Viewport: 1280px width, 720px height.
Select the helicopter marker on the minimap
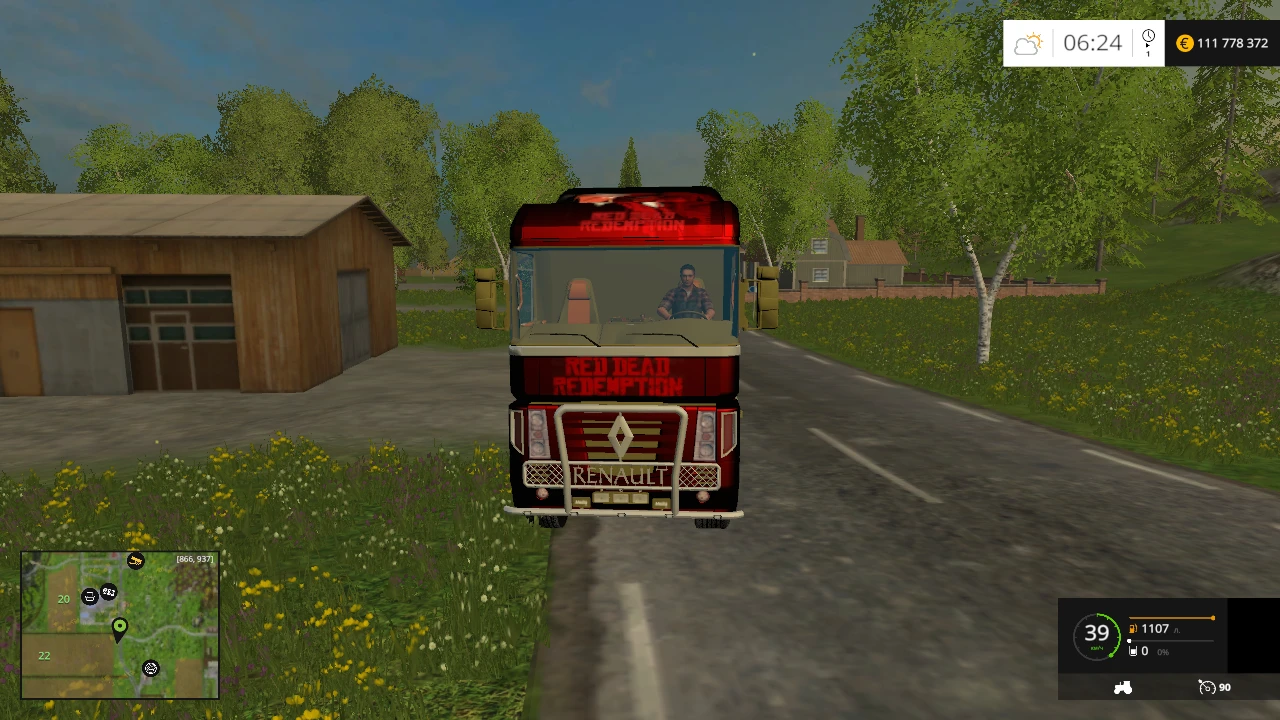[x=135, y=560]
